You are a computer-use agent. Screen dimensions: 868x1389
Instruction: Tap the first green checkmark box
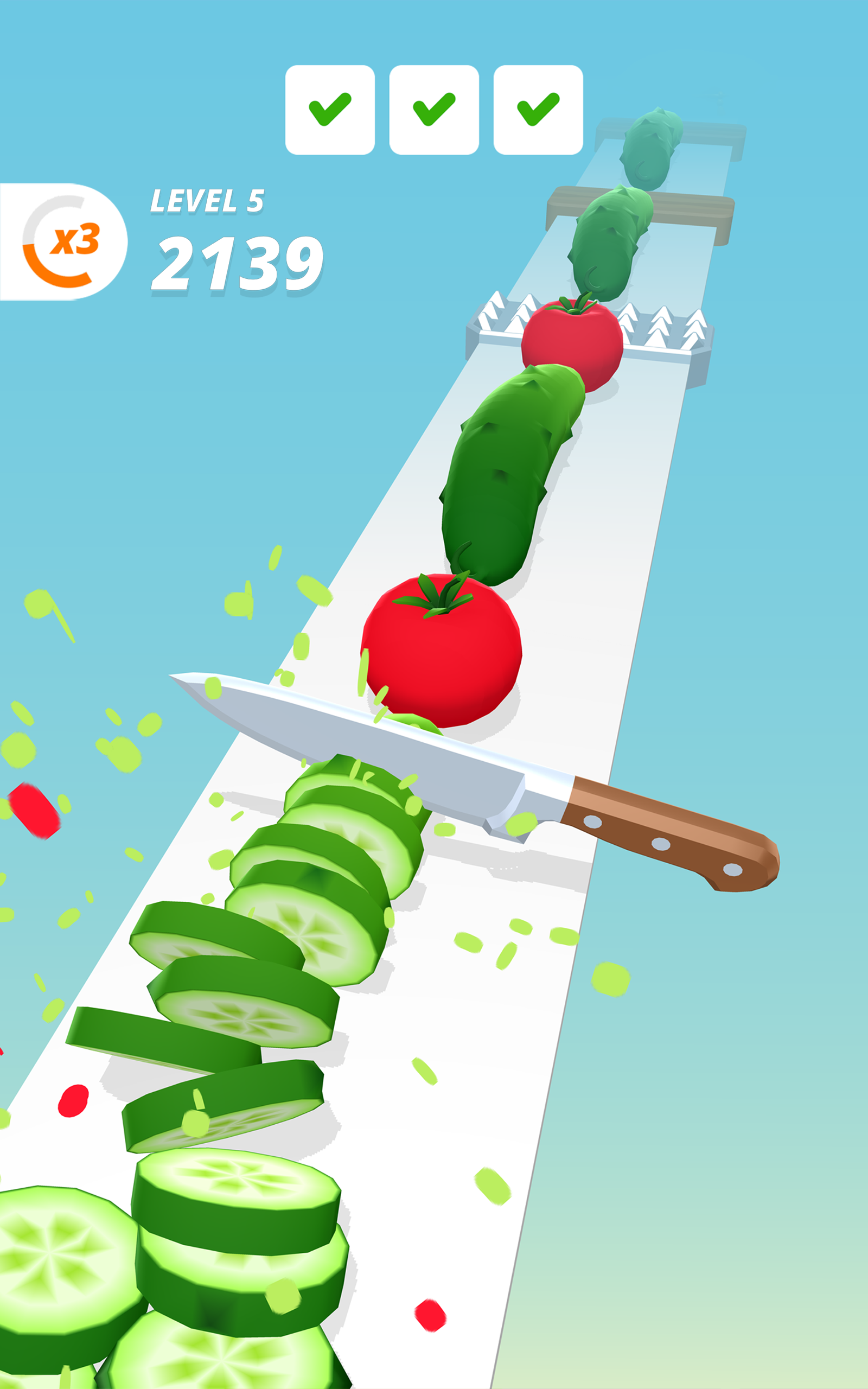click(329, 109)
